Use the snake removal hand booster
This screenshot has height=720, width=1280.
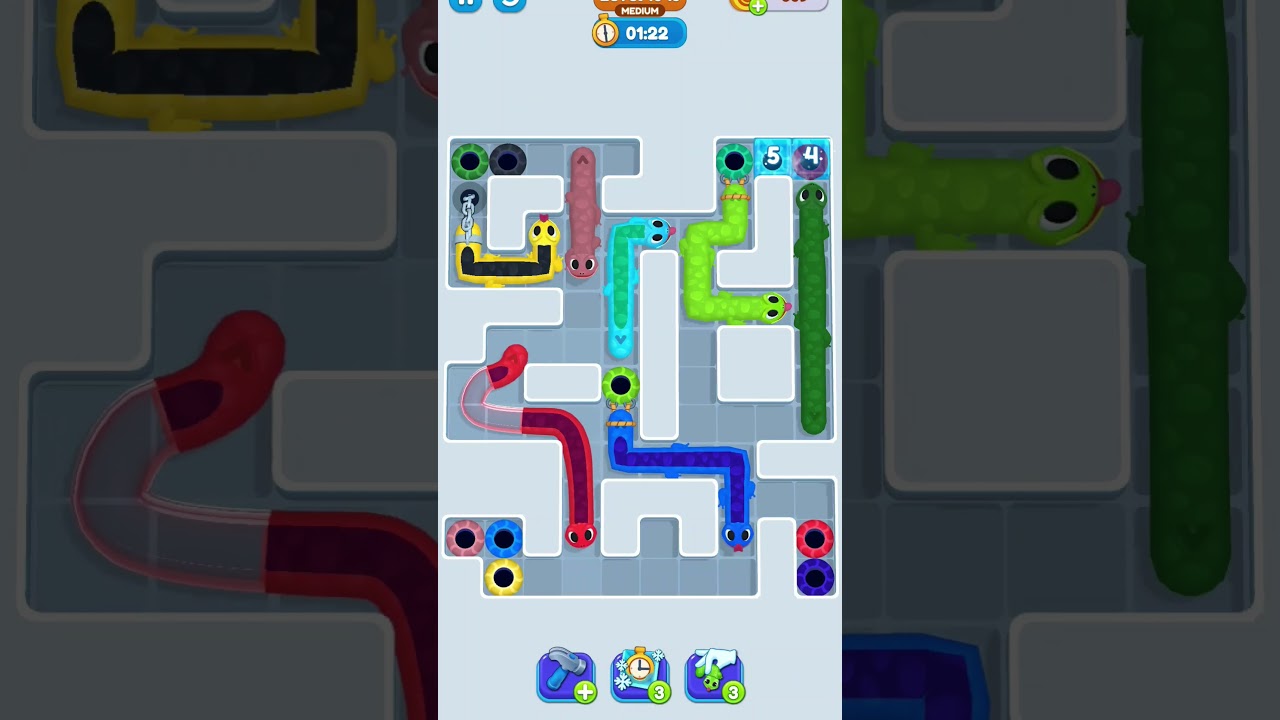[x=714, y=675]
